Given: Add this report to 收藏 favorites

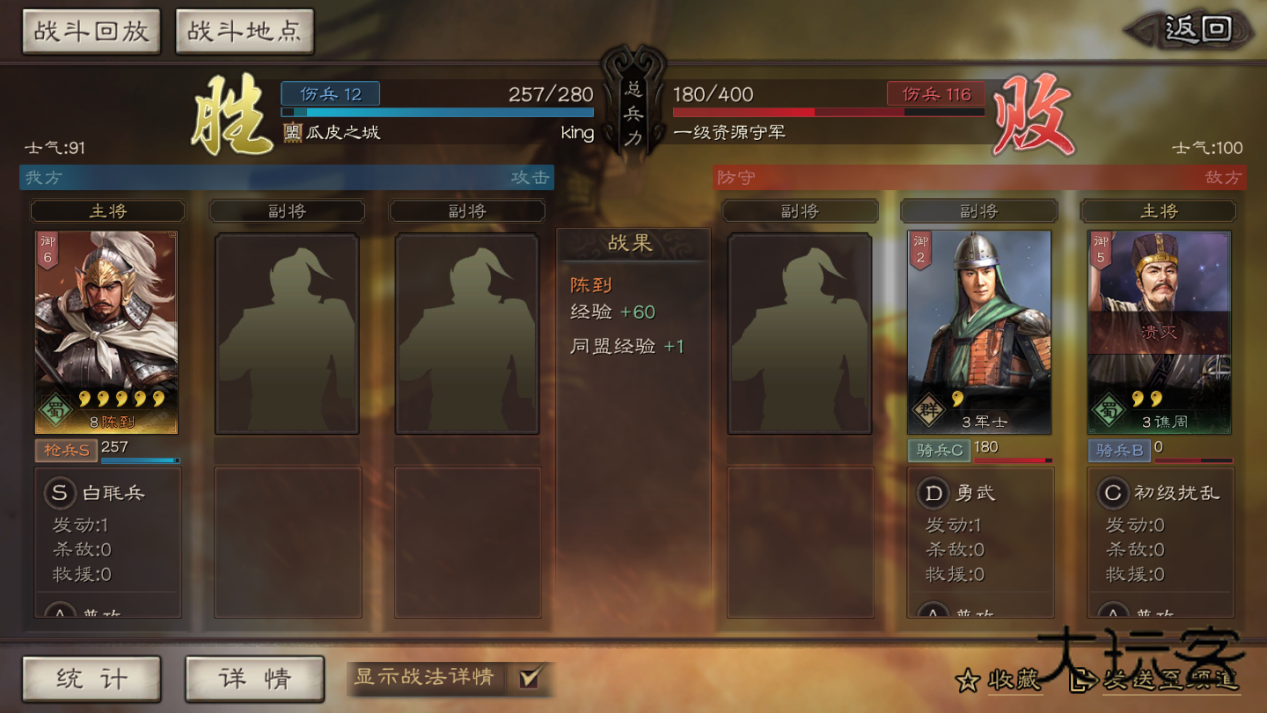Looking at the screenshot, I should [998, 681].
